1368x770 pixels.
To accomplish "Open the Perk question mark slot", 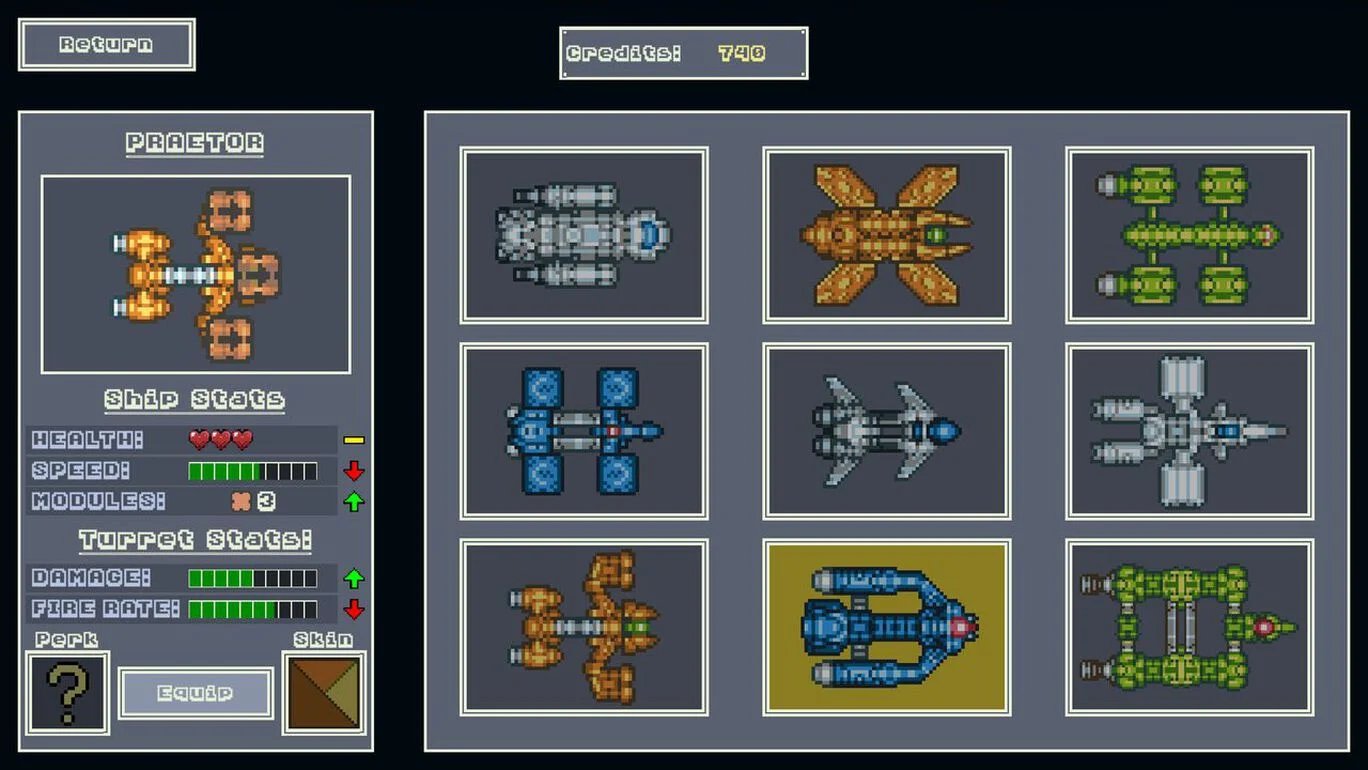I will click(67, 691).
